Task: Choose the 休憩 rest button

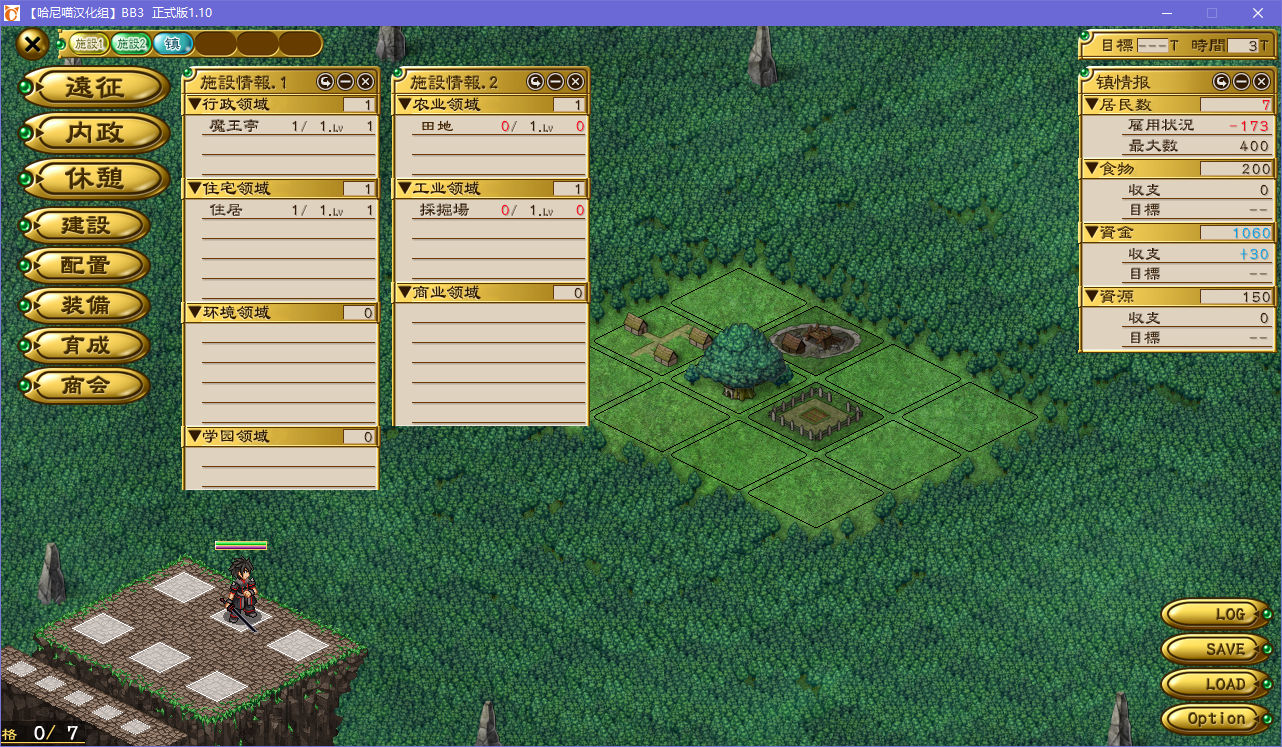Action: click(x=95, y=179)
